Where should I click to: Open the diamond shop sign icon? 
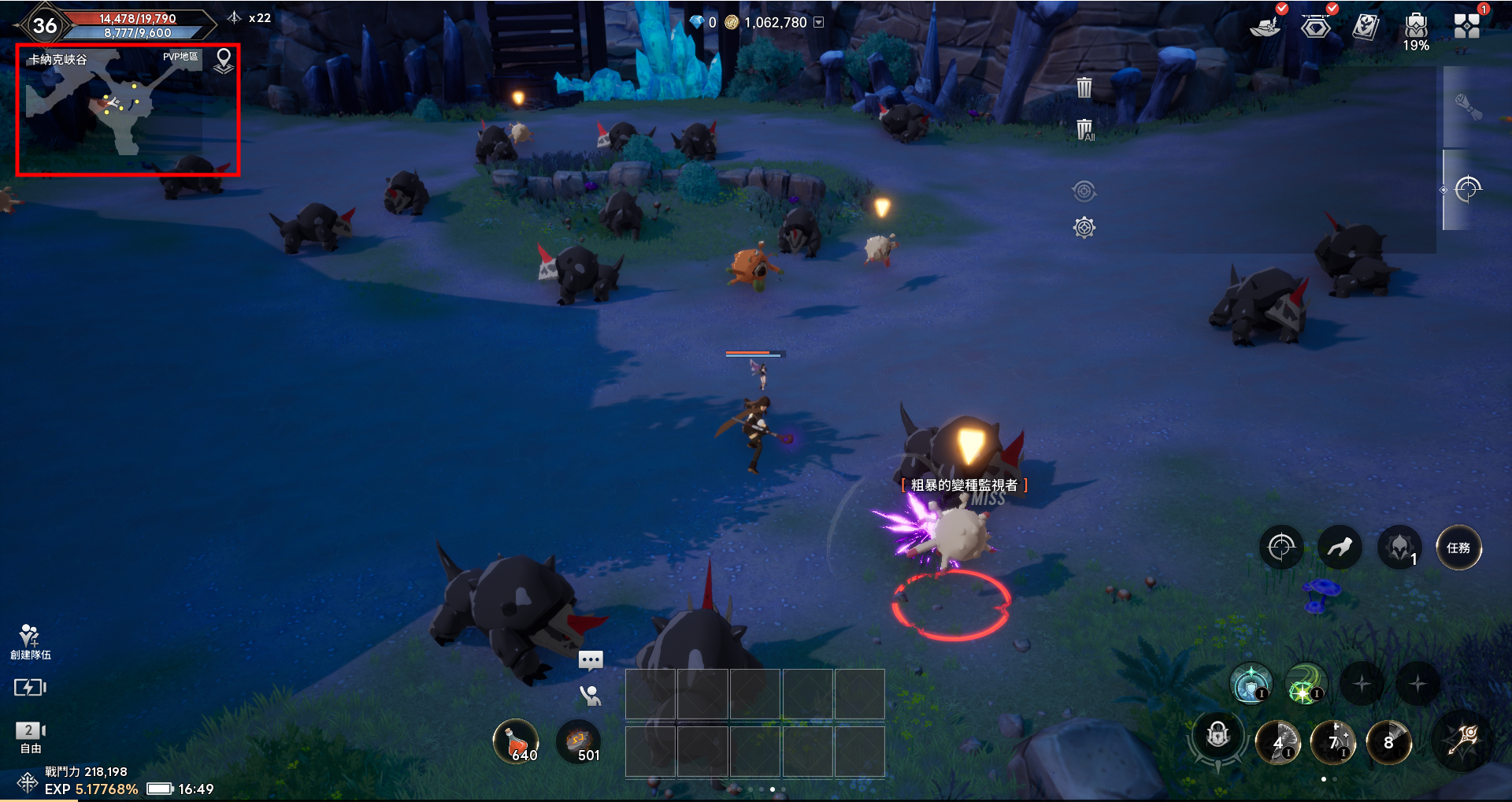1315,27
